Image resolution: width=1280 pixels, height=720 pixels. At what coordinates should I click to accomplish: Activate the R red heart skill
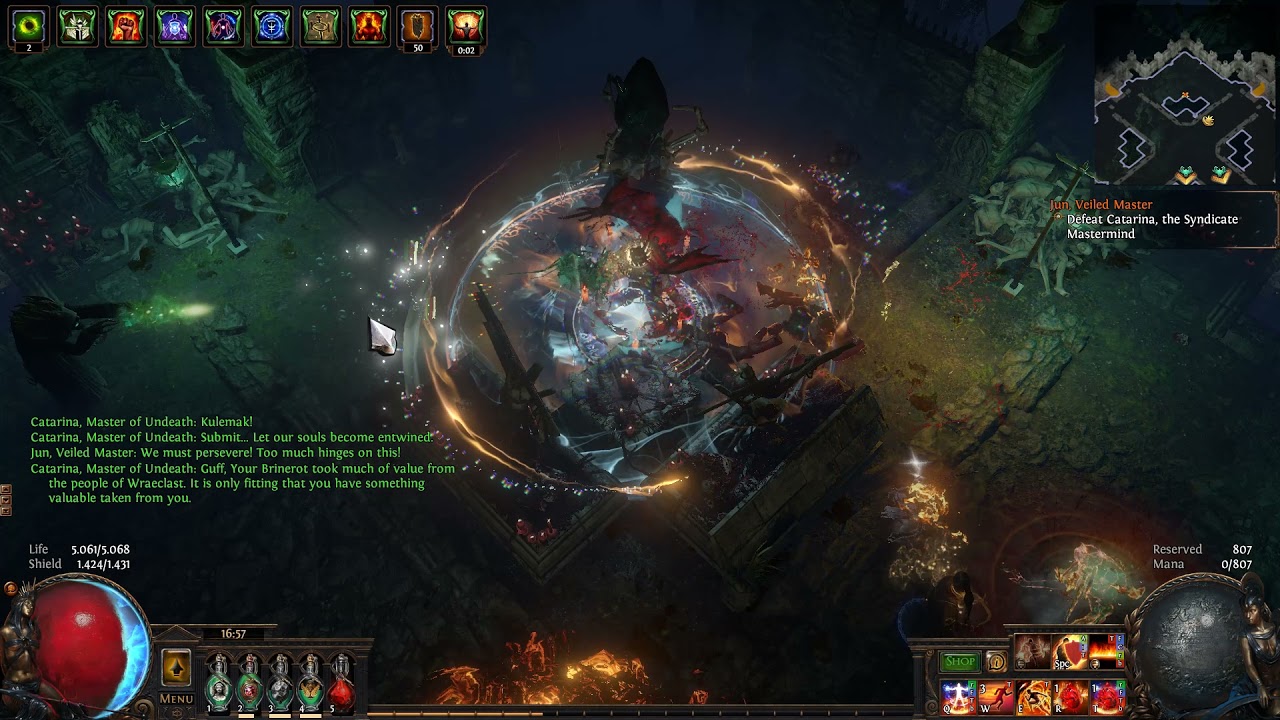pos(1070,695)
